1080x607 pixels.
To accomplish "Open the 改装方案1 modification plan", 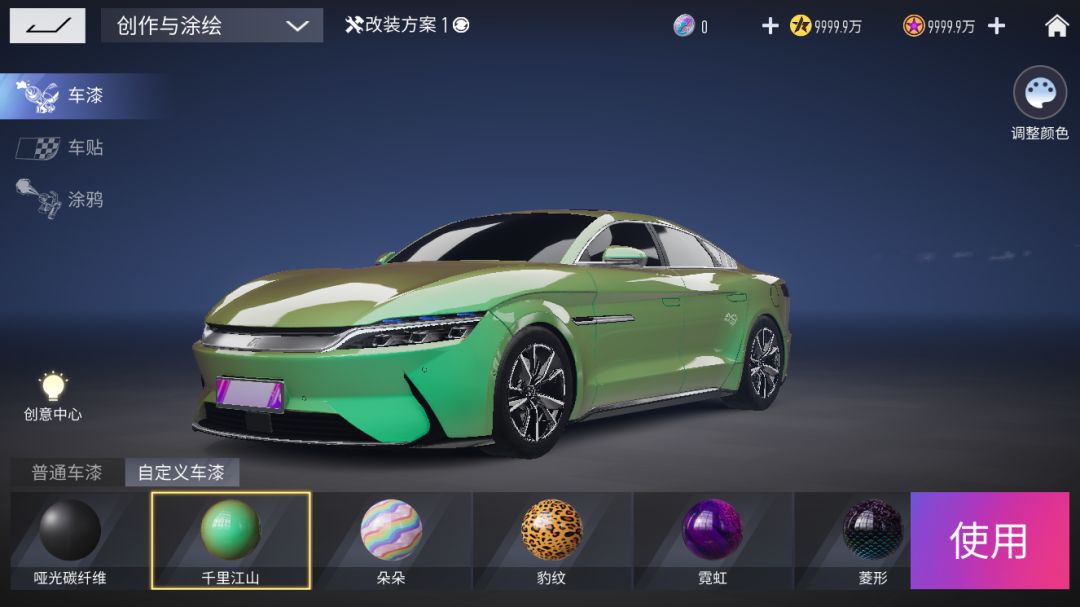I will click(407, 25).
